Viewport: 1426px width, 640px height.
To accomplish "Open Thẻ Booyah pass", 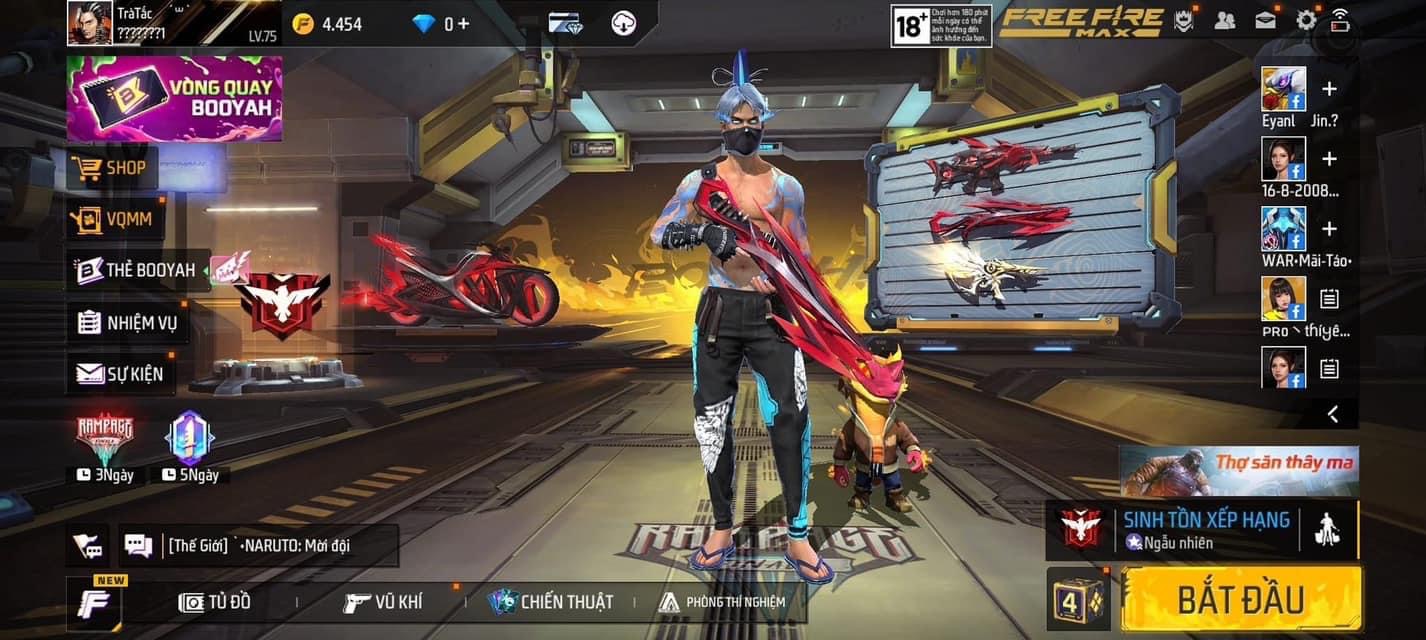I will (138, 270).
